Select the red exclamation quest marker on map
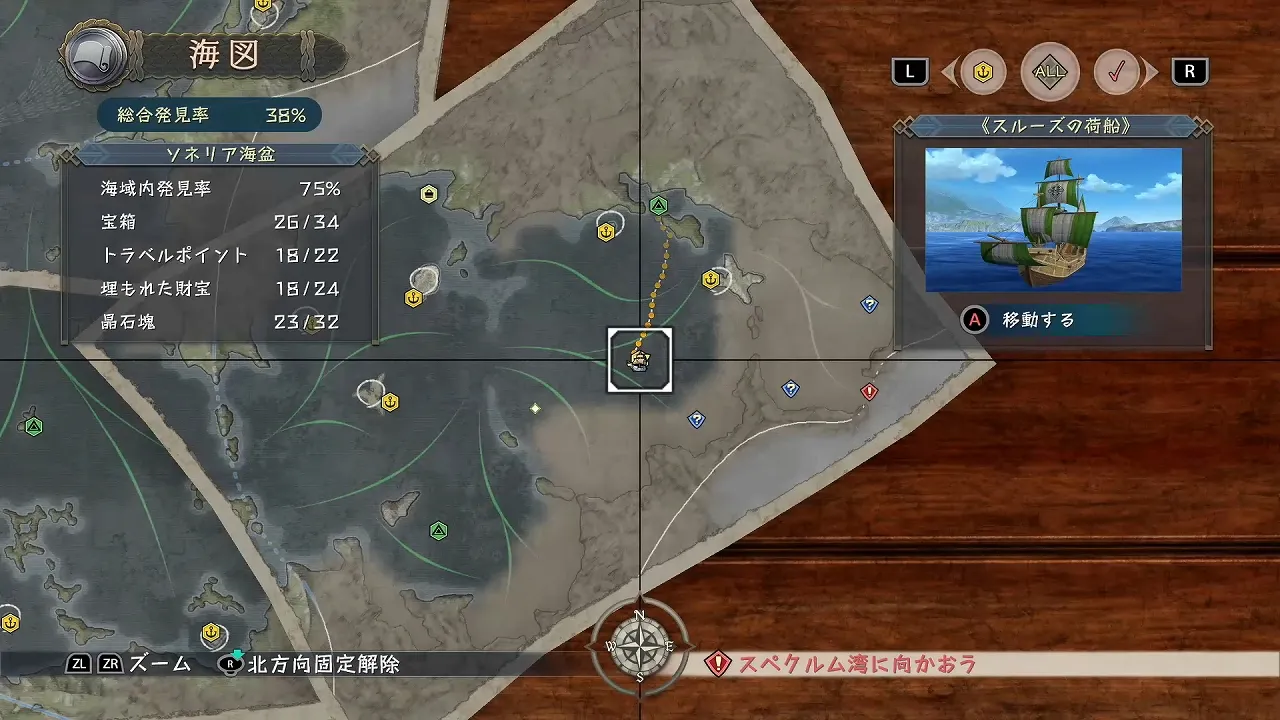 tap(869, 392)
